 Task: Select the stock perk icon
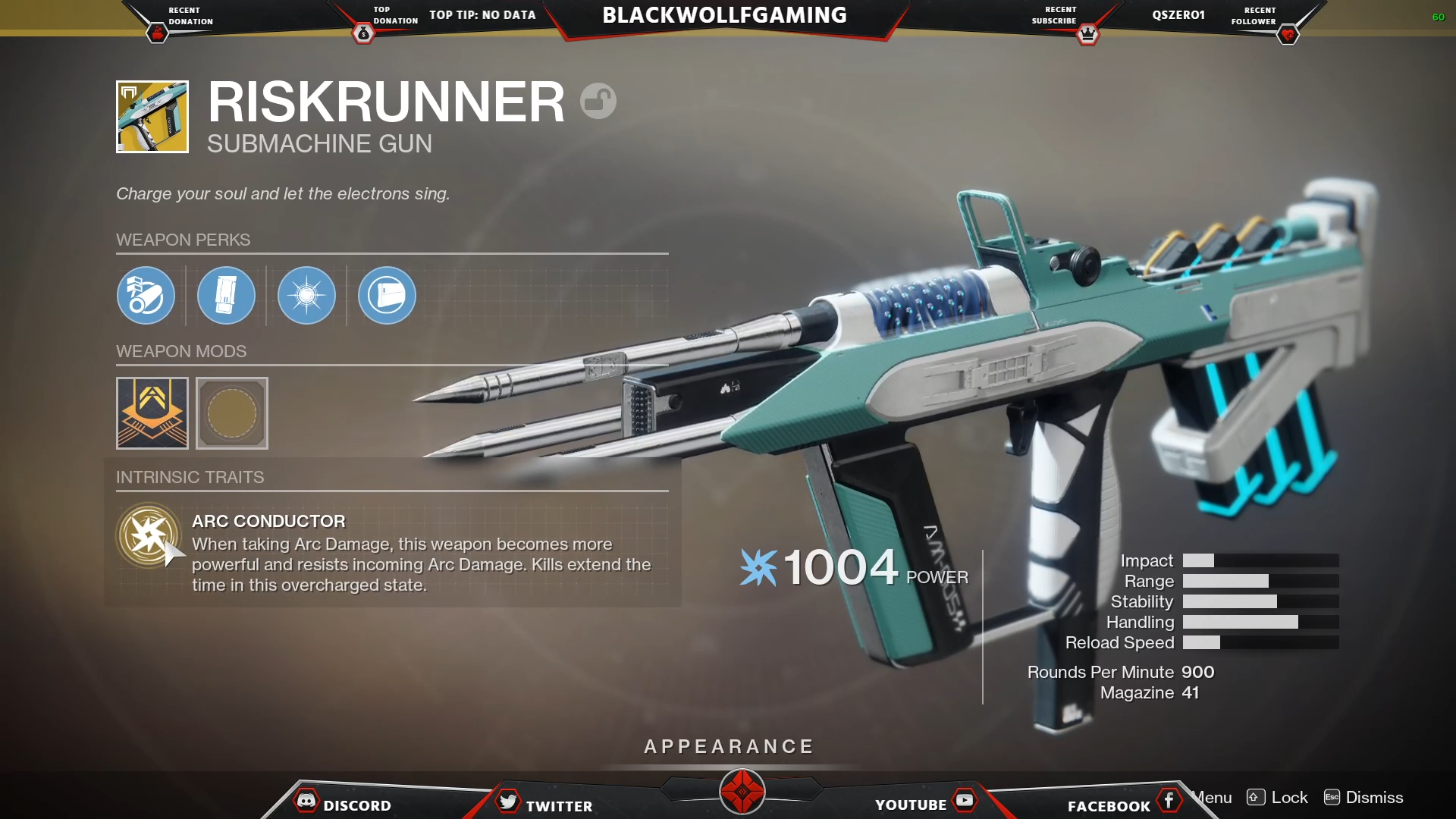tap(387, 296)
